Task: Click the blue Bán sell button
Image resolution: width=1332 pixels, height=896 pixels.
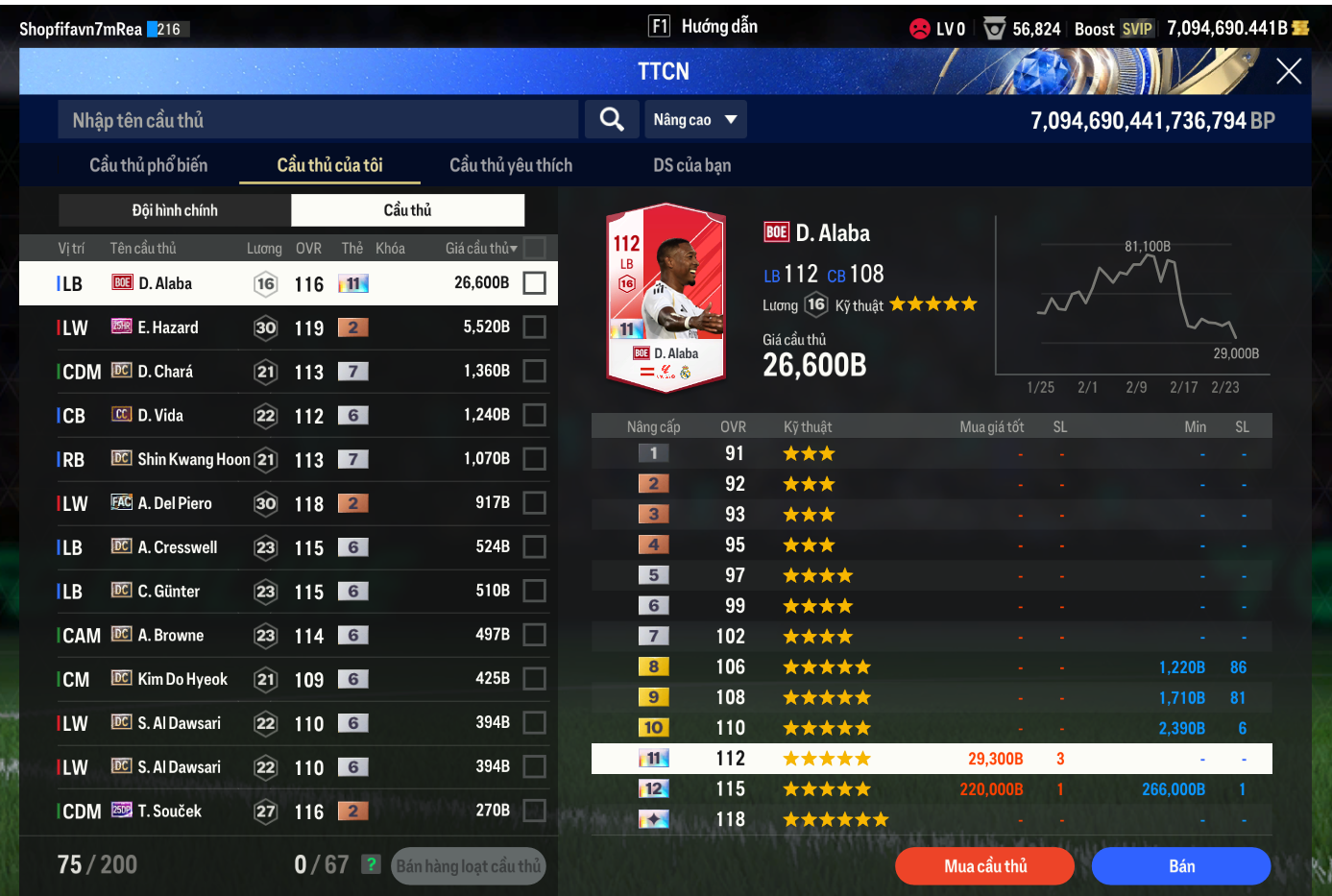Action: tap(1180, 866)
